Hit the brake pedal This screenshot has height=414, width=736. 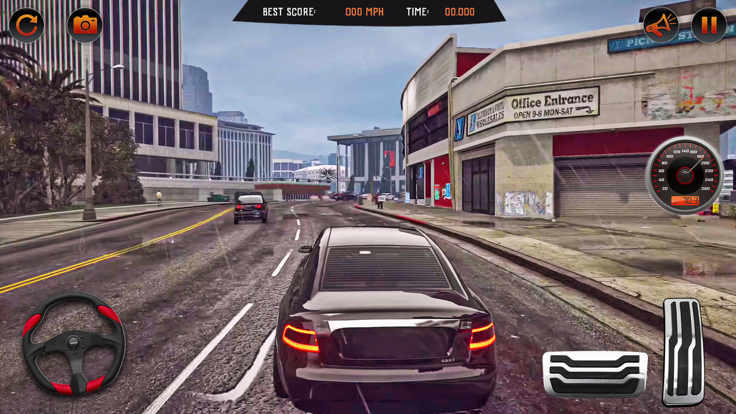coord(594,374)
